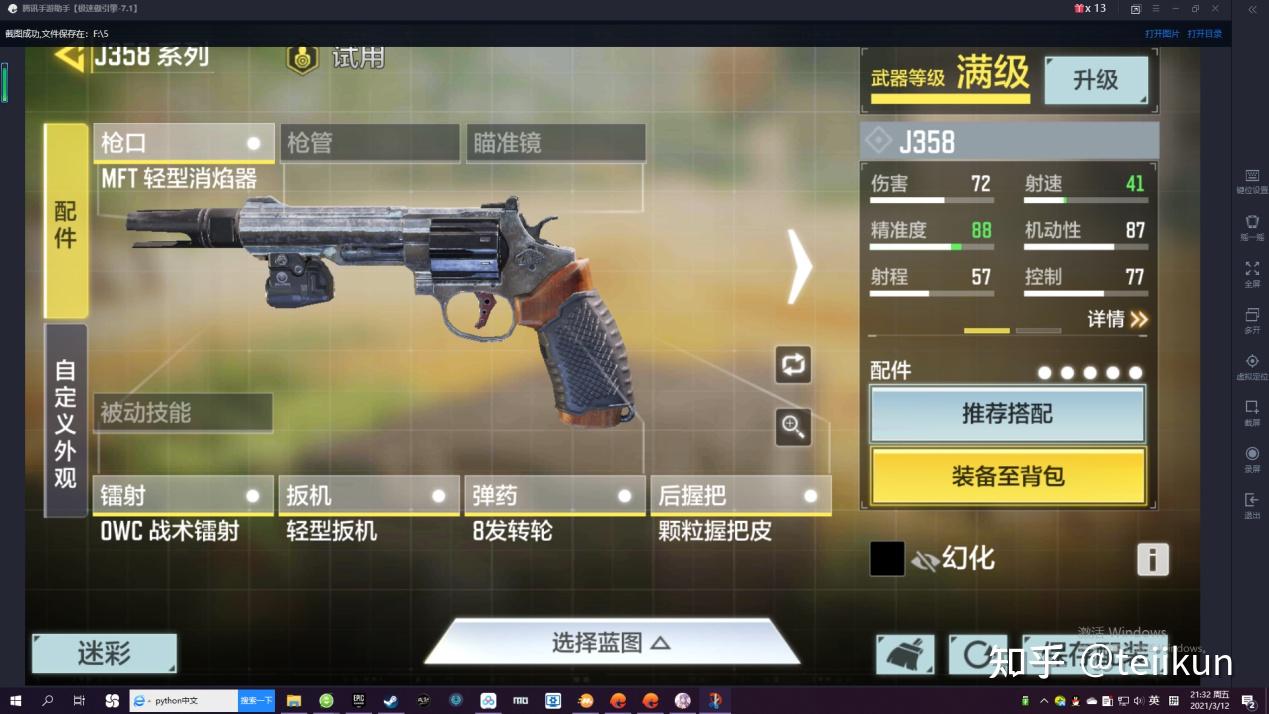The image size is (1269, 714).
Task: Open the 迷彩 camouflage menu
Action: (104, 654)
